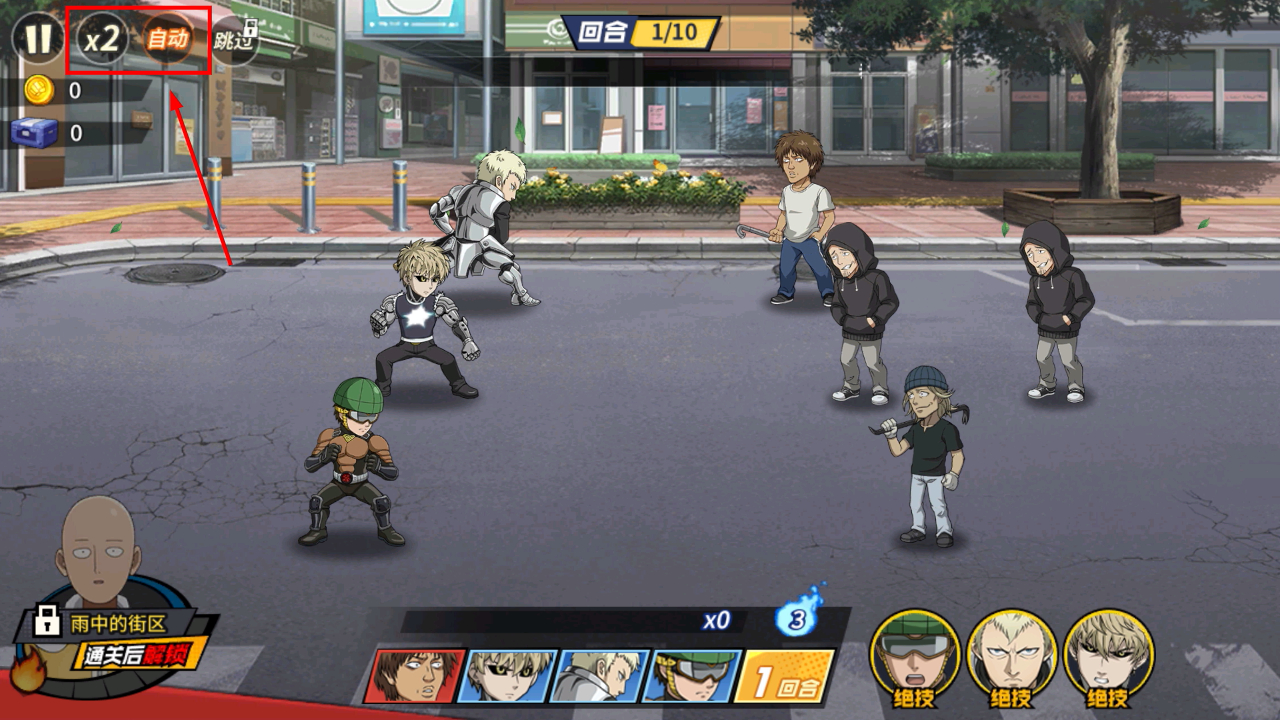Image resolution: width=1280 pixels, height=720 pixels.
Task: Pause the battle
Action: coord(38,40)
